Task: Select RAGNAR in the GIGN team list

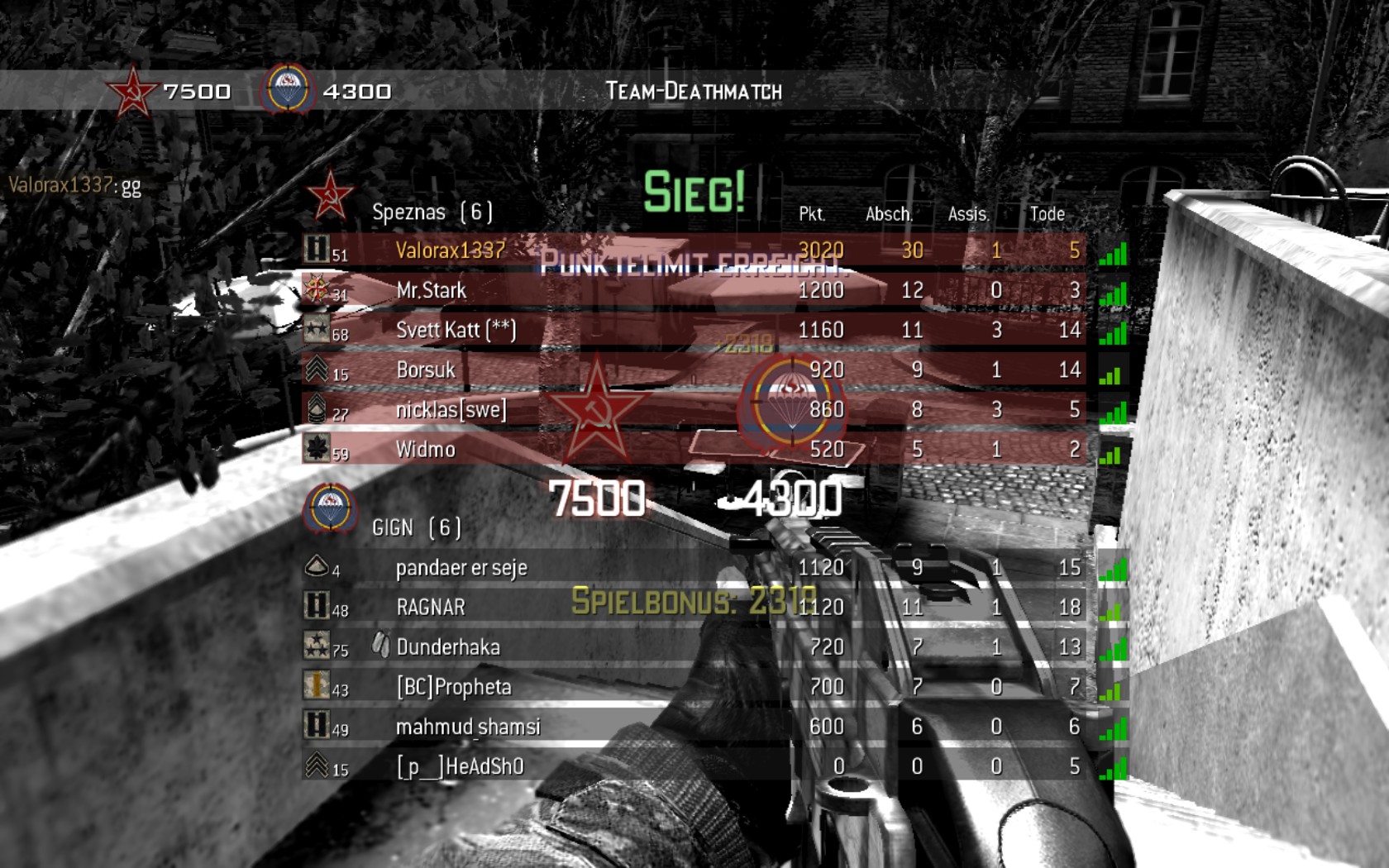Action: 430,608
